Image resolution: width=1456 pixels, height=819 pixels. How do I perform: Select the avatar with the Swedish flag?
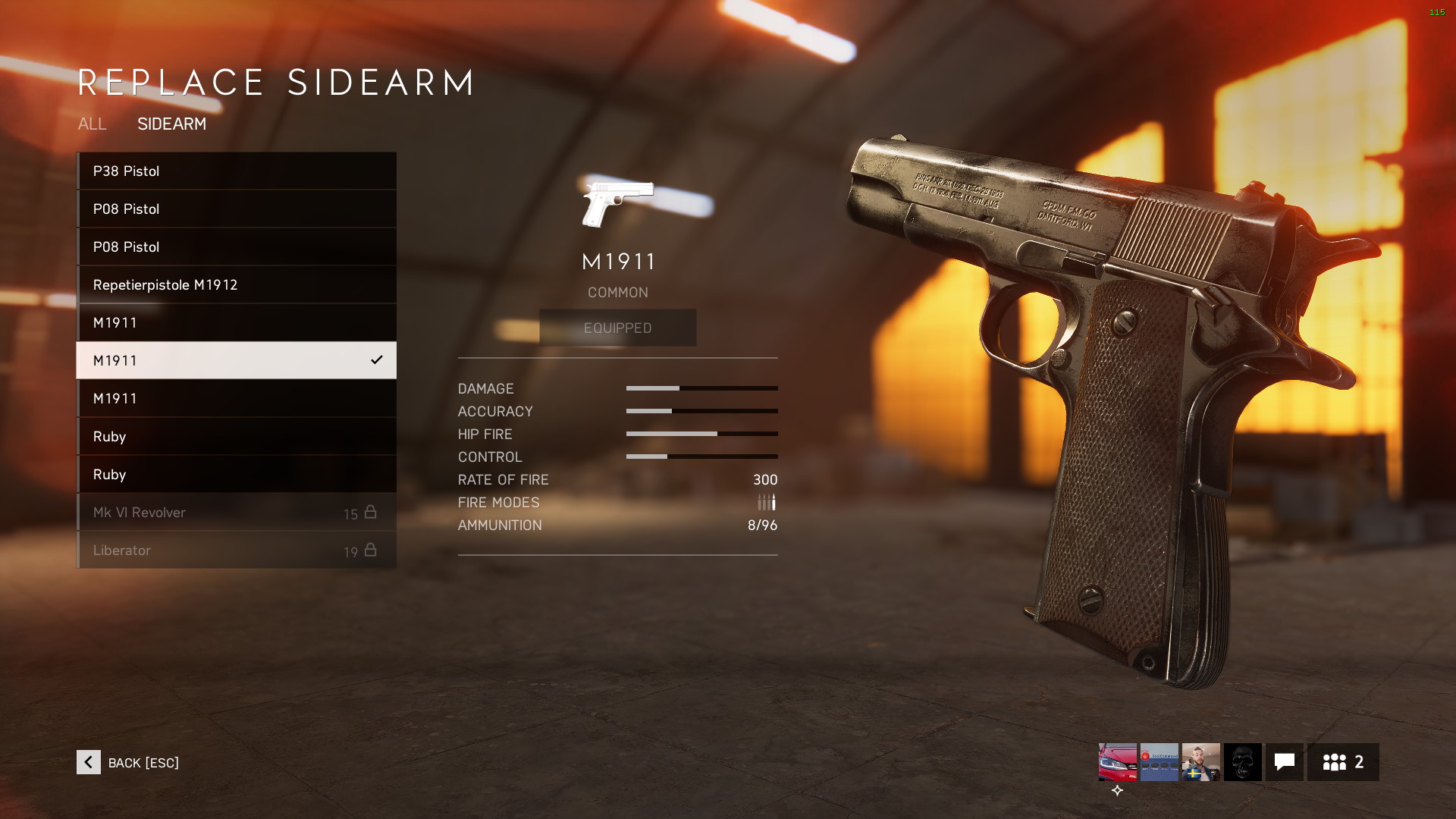click(1200, 762)
